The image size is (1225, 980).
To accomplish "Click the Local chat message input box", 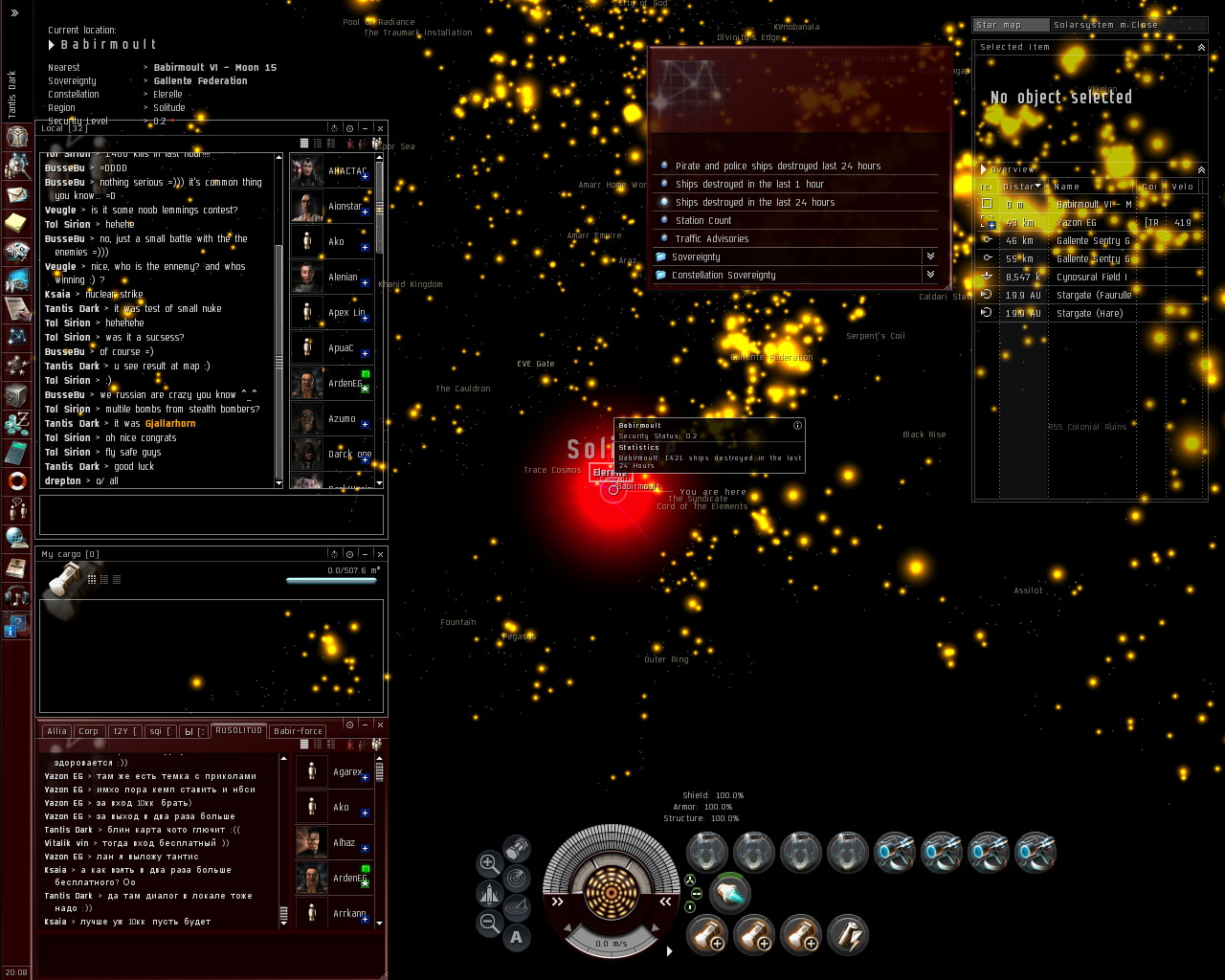I will pos(211,514).
